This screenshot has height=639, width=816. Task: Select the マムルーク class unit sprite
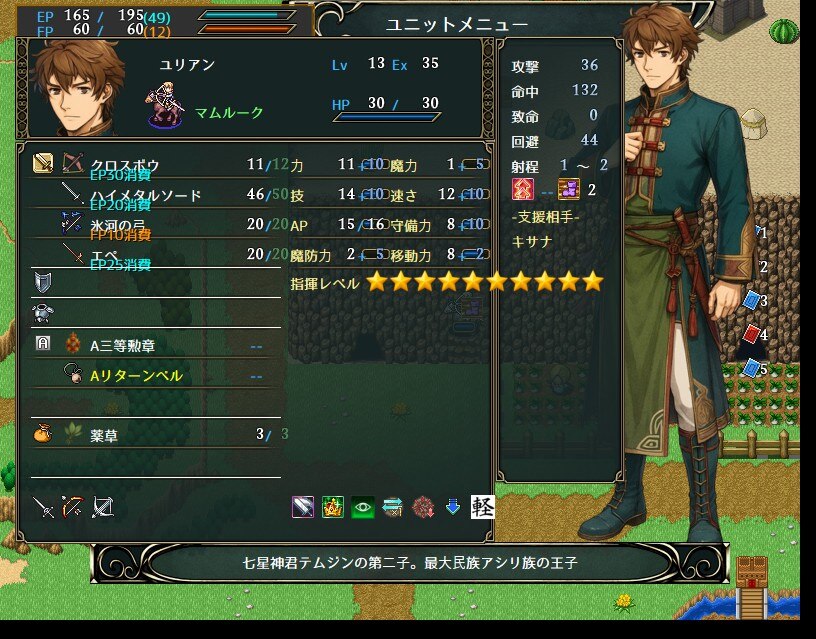point(164,108)
